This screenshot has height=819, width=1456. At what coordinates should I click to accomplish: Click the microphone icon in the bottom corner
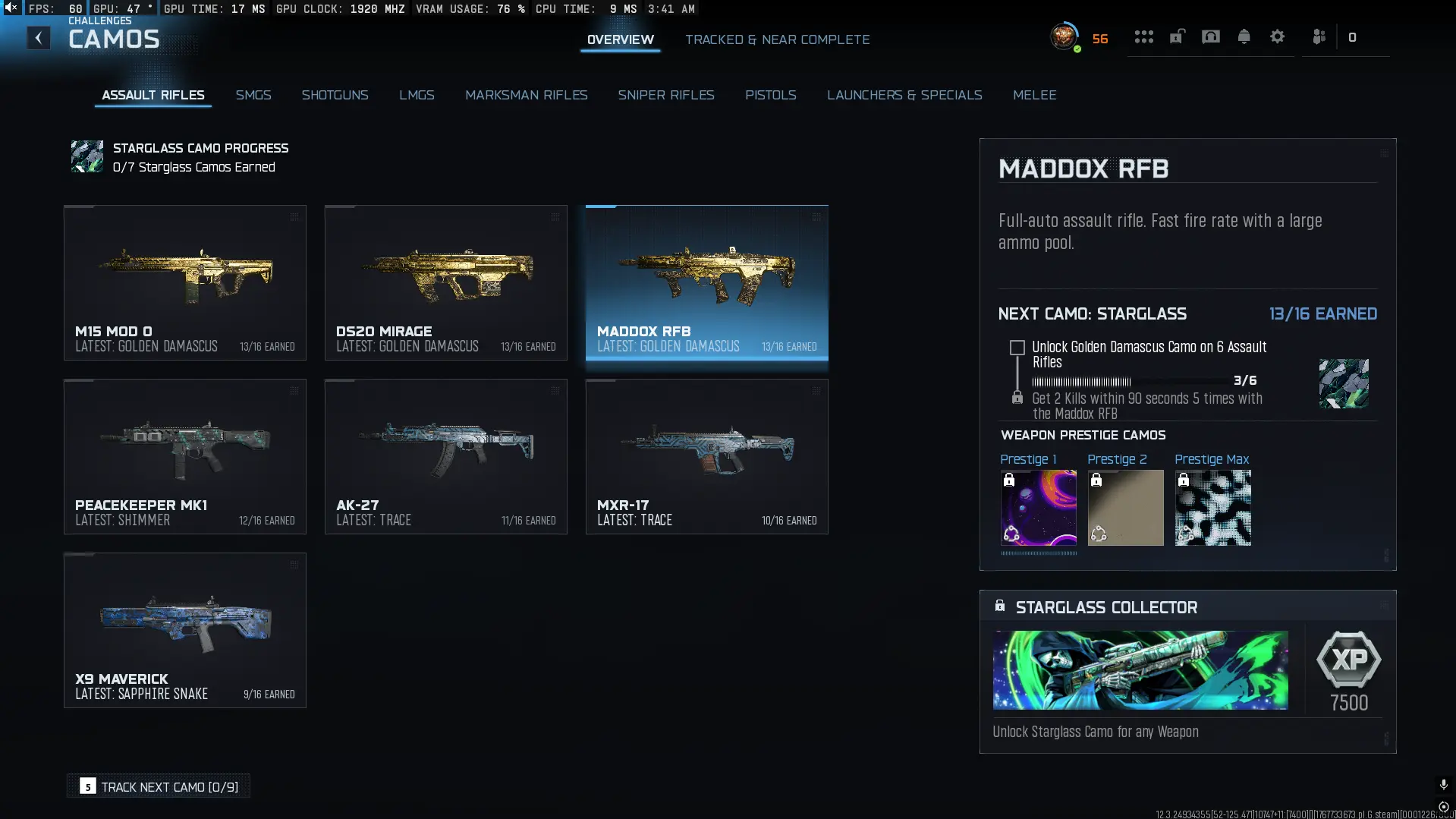click(x=1442, y=786)
